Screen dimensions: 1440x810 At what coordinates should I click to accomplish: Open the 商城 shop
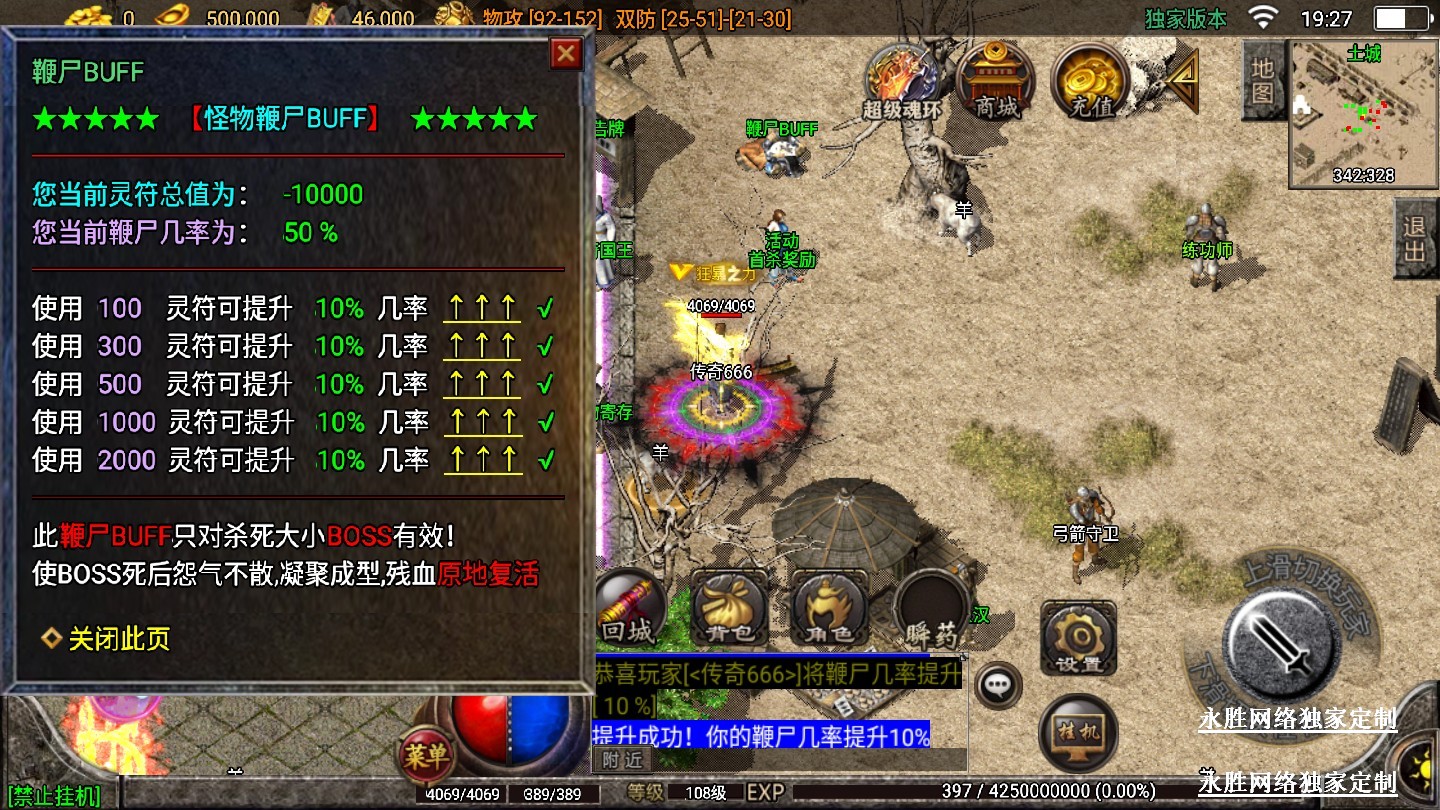997,80
